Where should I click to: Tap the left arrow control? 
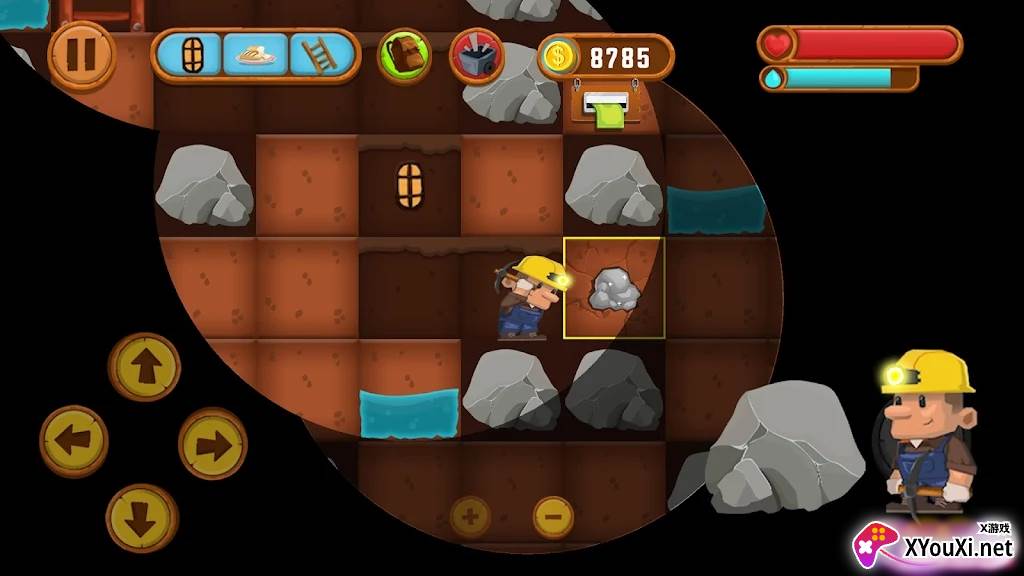pos(74,441)
